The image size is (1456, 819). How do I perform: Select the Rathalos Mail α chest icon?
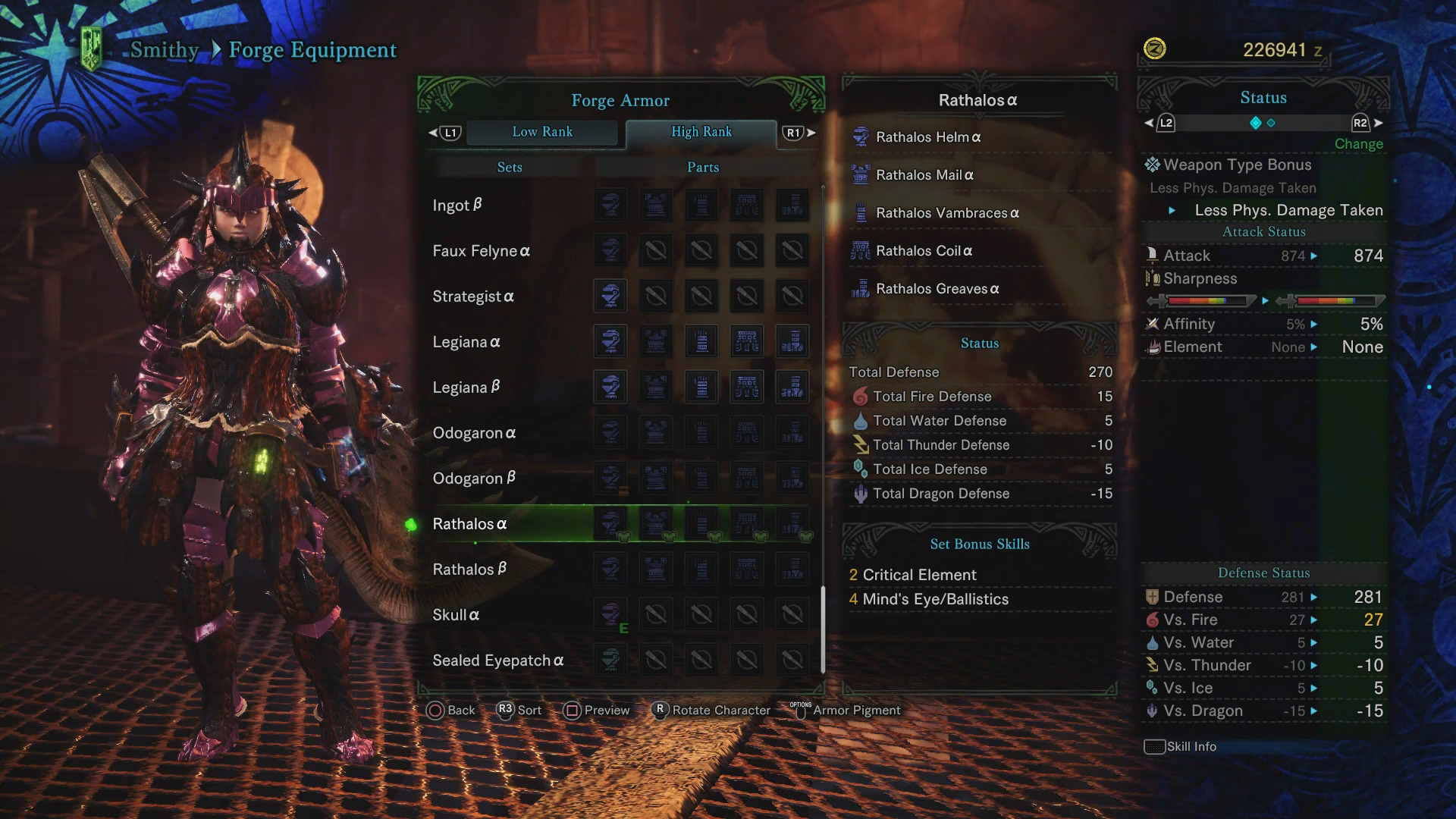click(x=861, y=175)
